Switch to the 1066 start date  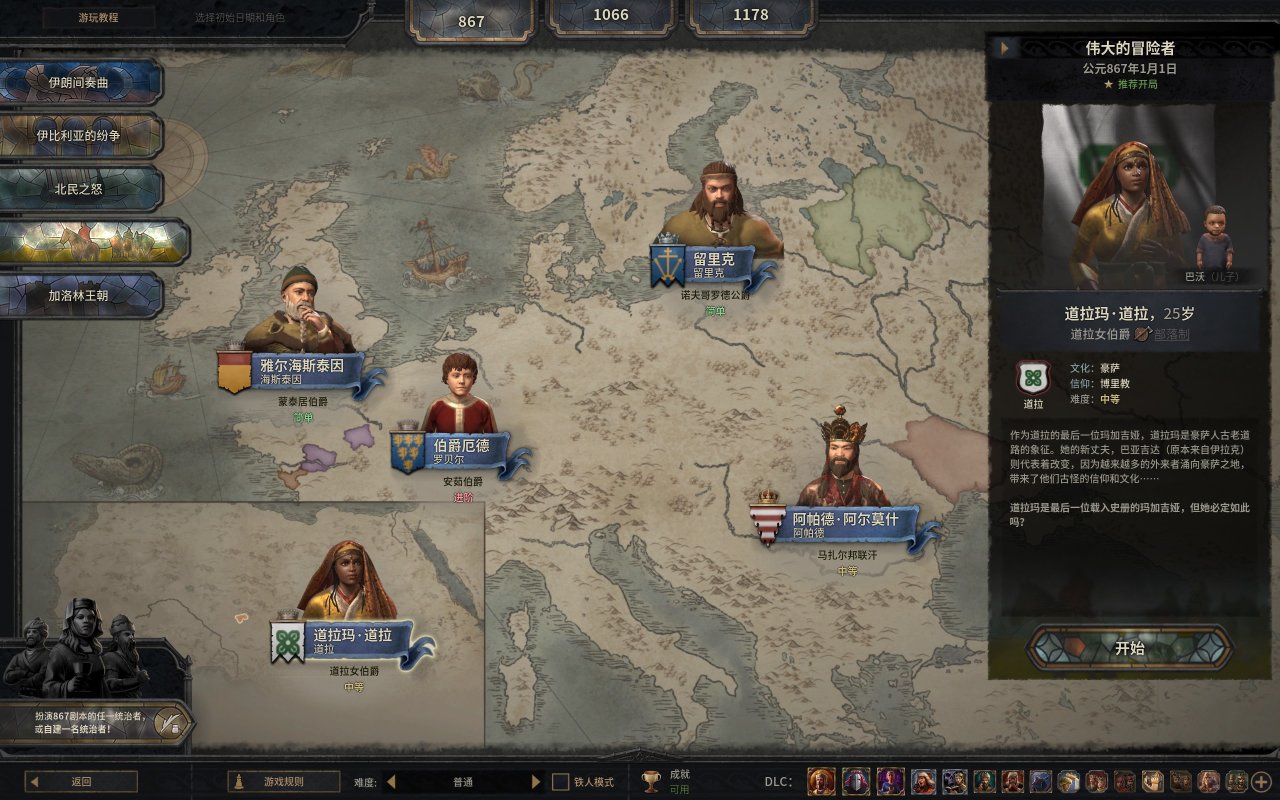611,15
